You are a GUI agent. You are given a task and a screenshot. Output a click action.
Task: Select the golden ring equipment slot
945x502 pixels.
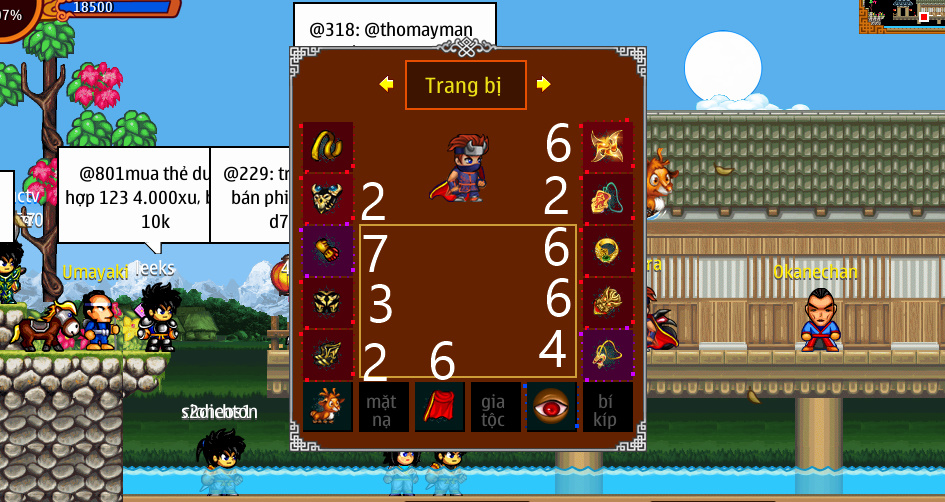(x=327, y=147)
